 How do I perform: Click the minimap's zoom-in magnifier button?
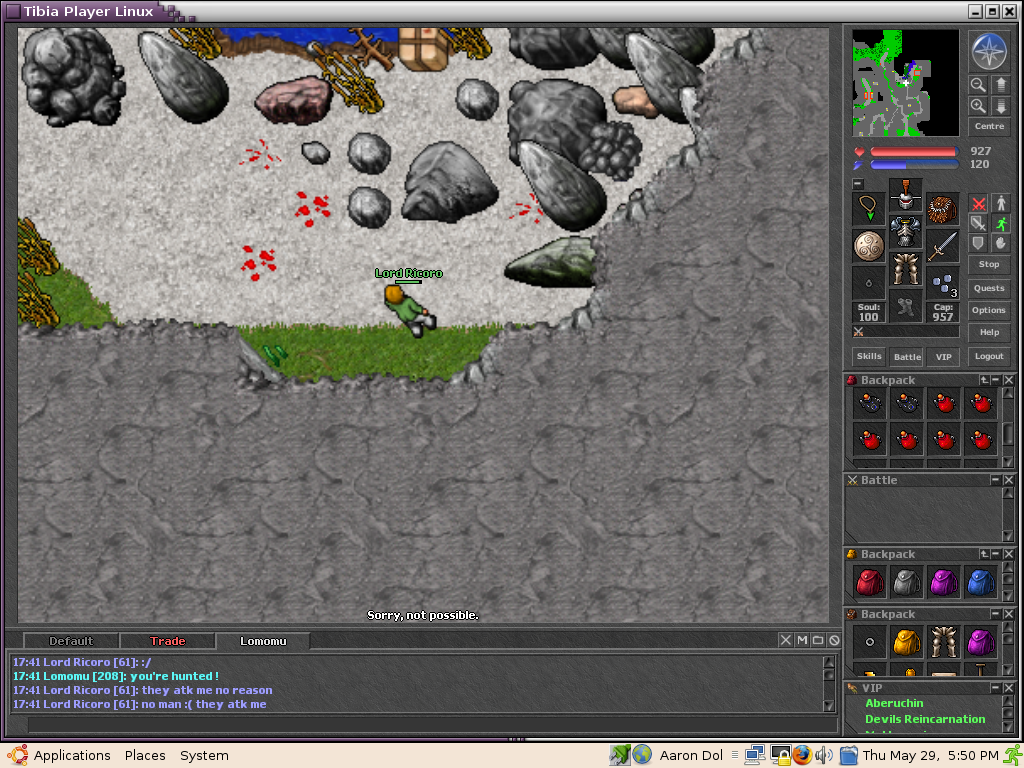coord(978,106)
